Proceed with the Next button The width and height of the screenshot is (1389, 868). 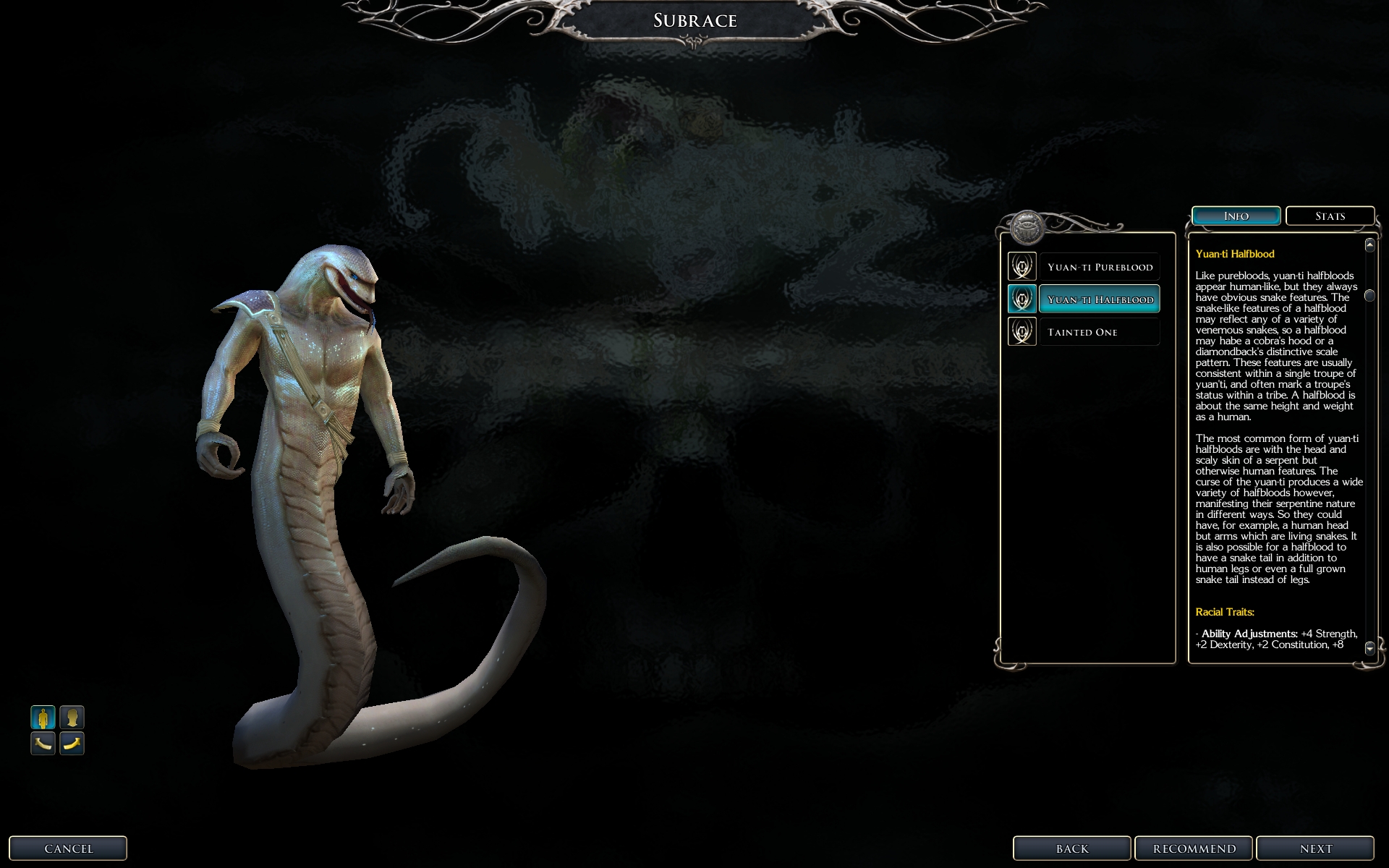point(1314,848)
